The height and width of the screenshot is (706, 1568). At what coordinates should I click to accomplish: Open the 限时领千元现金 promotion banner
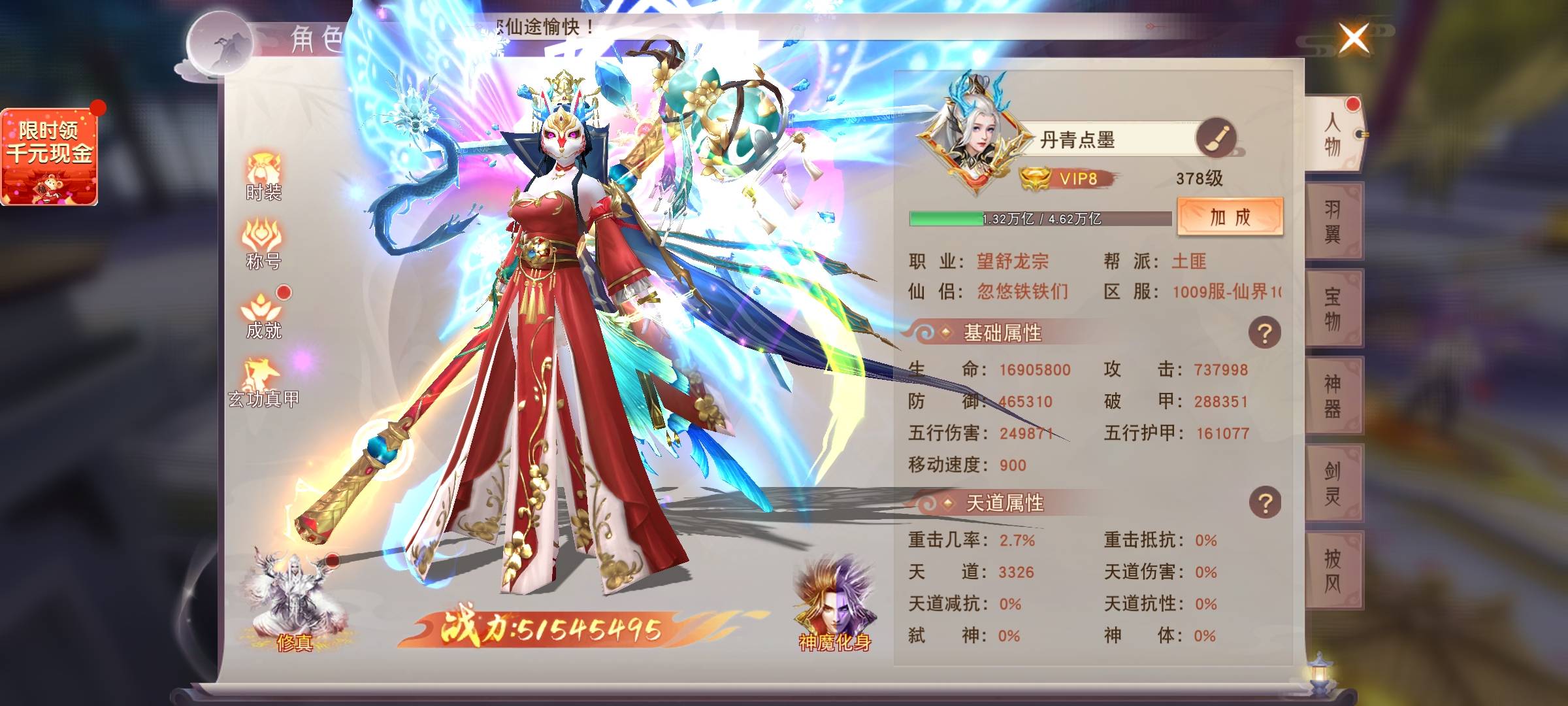click(50, 157)
